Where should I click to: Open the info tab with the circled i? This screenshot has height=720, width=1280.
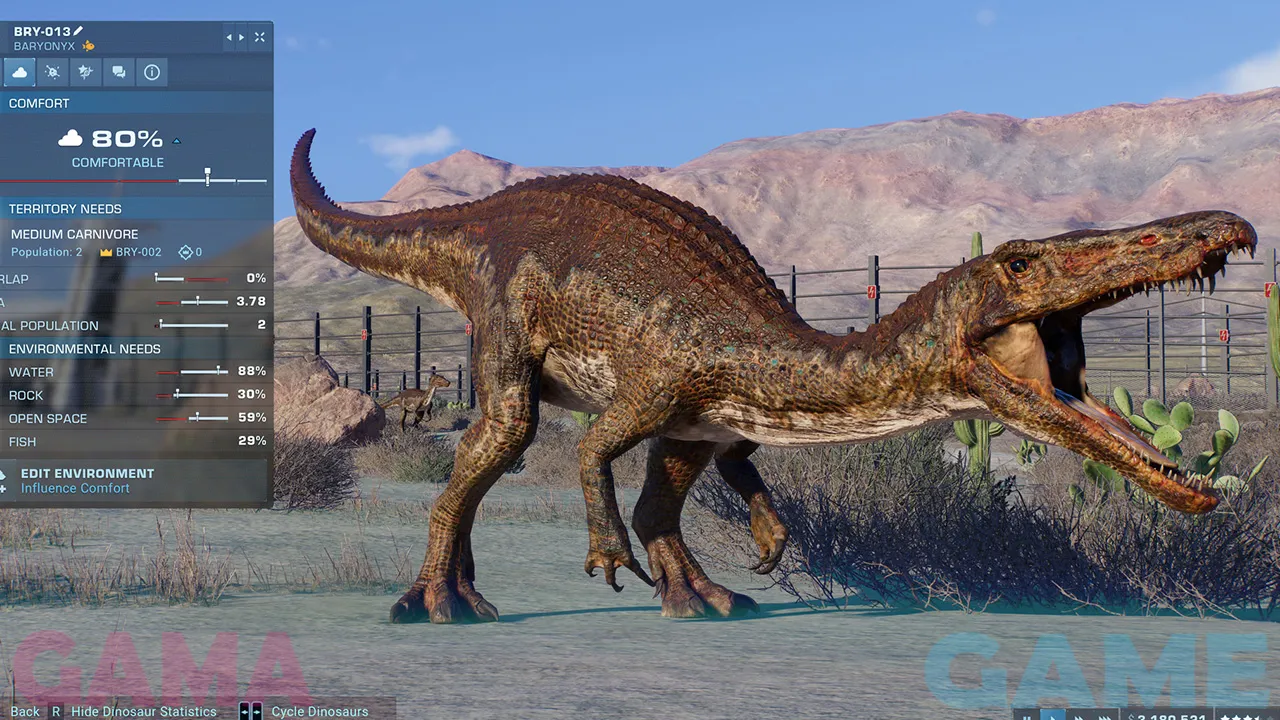[x=152, y=72]
